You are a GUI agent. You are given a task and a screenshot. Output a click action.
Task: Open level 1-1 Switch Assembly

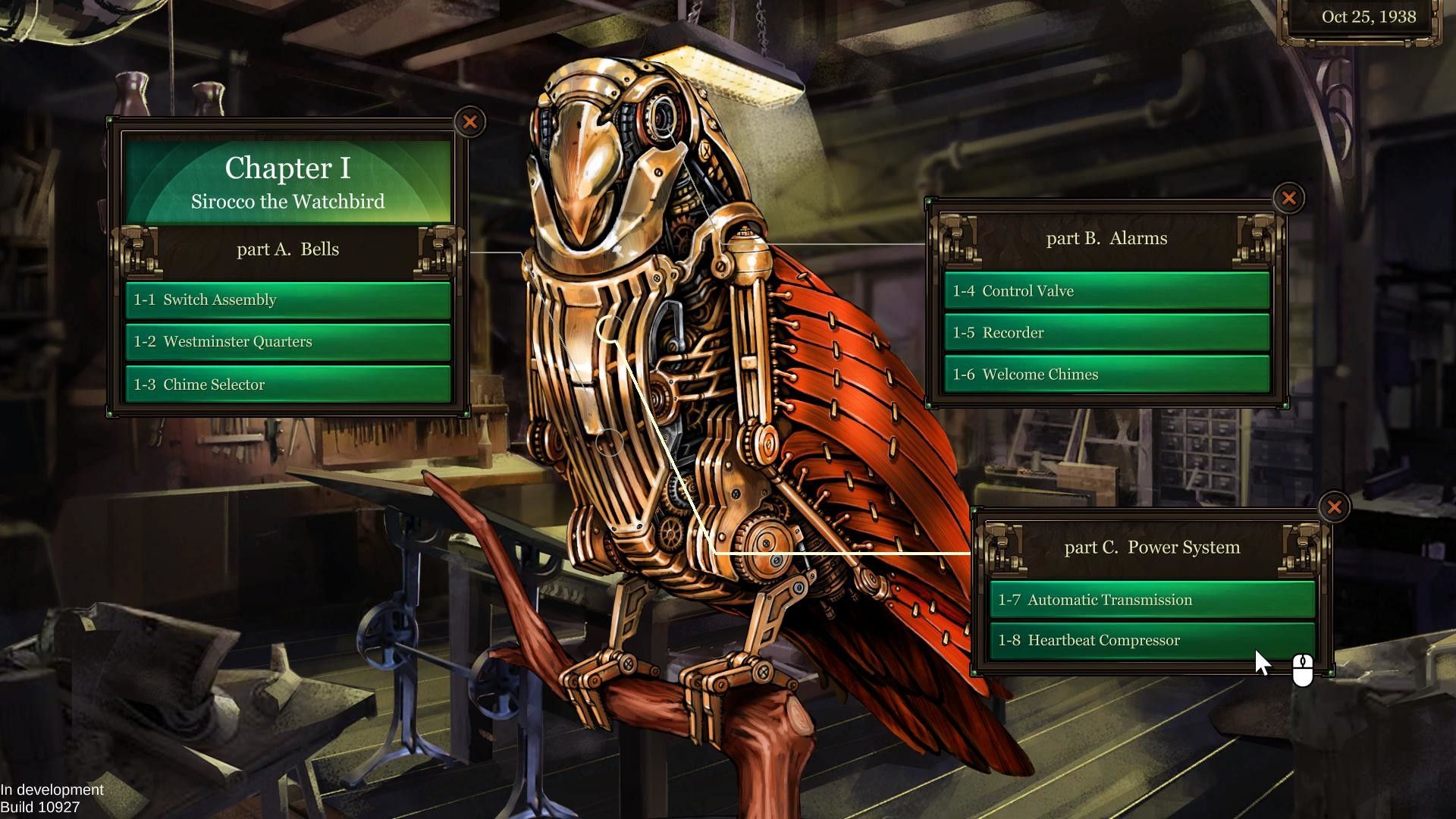(288, 300)
